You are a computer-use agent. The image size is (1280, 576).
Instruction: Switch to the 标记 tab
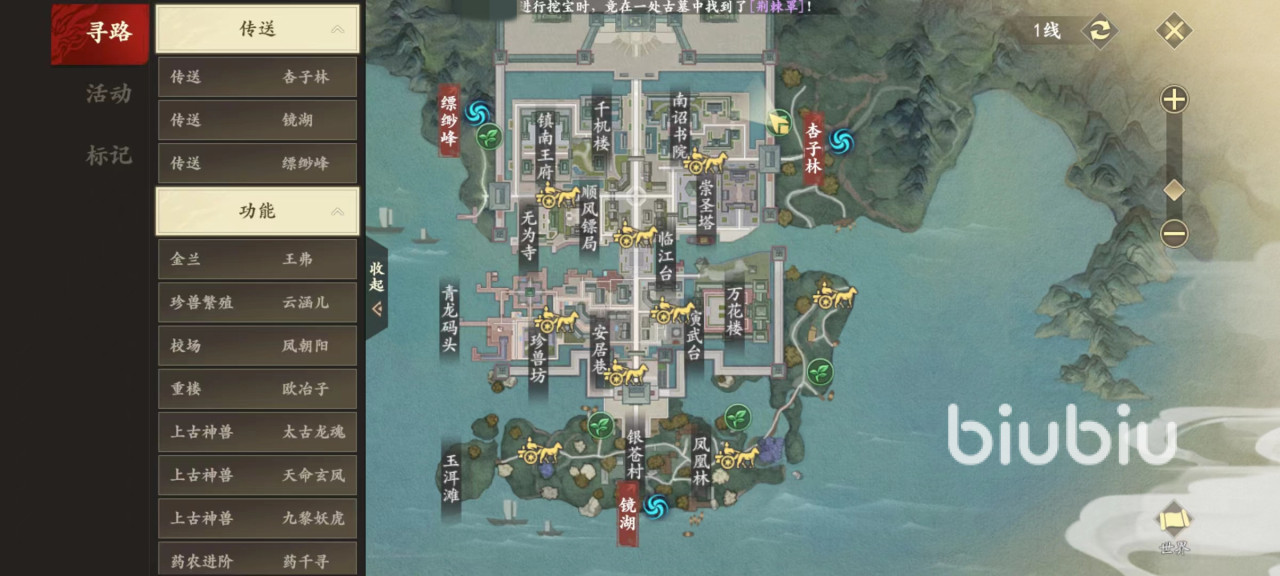(x=108, y=155)
